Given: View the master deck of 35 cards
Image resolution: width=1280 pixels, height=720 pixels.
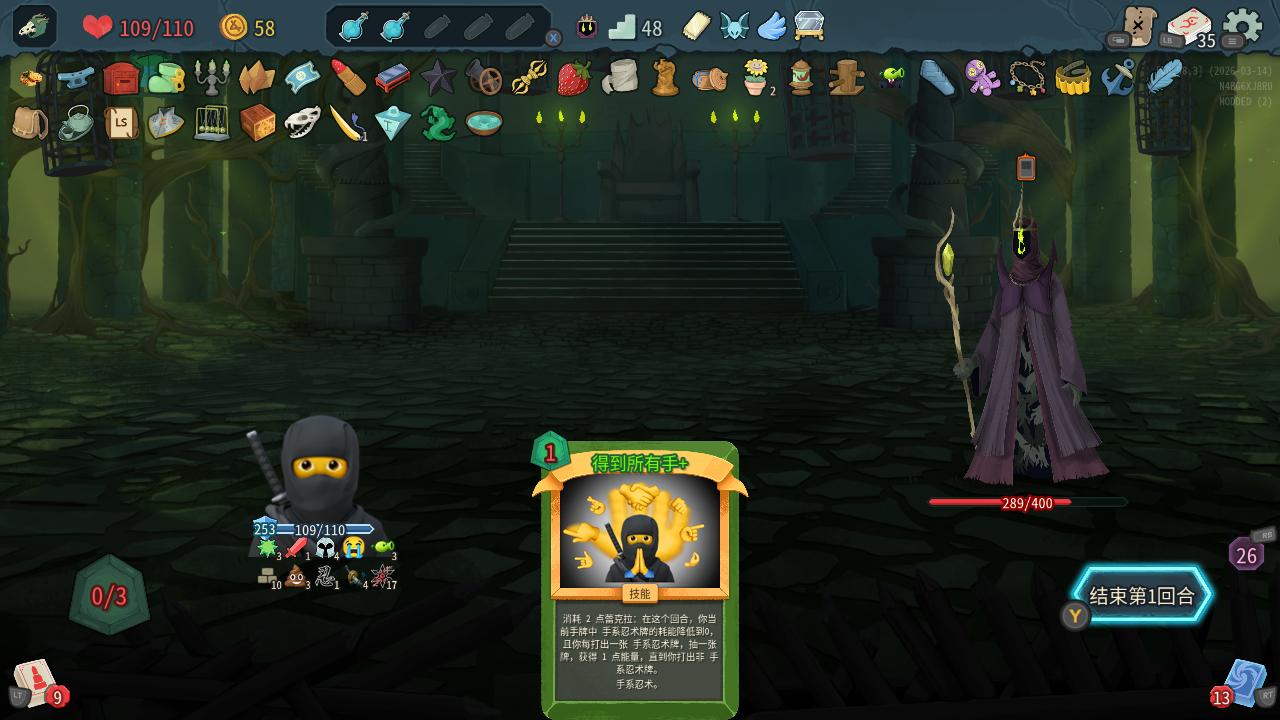Looking at the screenshot, I should tap(1189, 27).
